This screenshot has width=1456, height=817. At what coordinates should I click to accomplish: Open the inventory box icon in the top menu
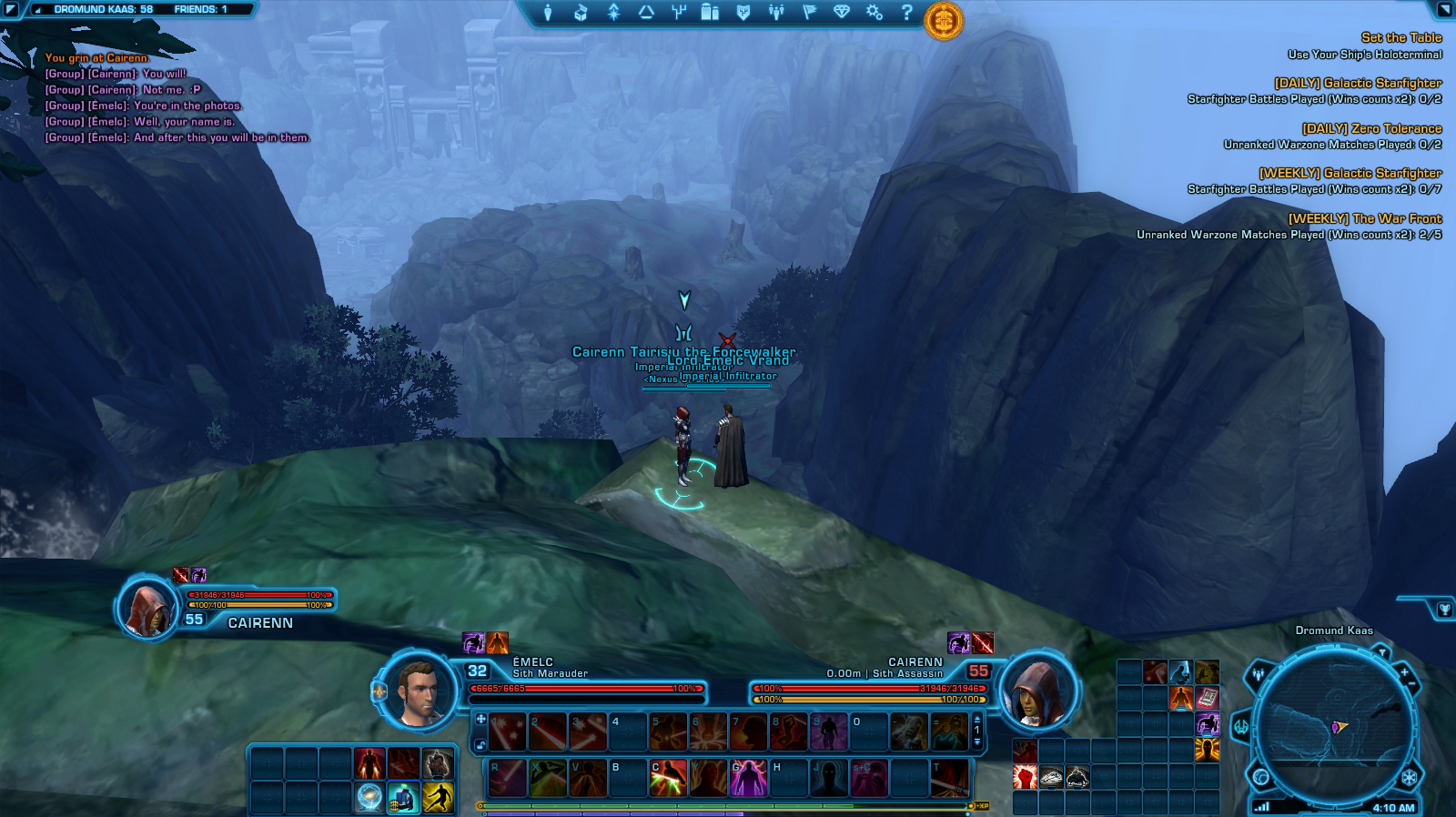(x=581, y=12)
